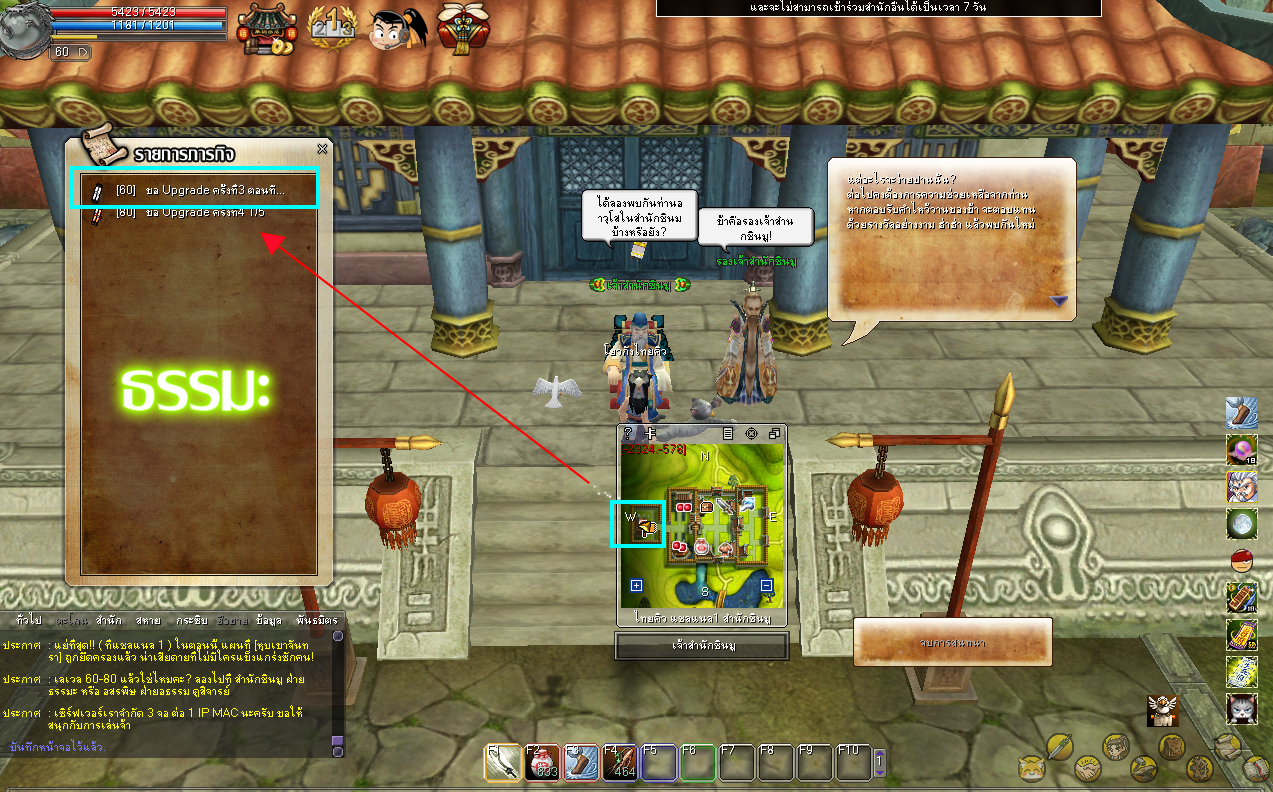Image resolution: width=1273 pixels, height=792 pixels.
Task: Click the grey cat pet icon
Action: [1241, 709]
